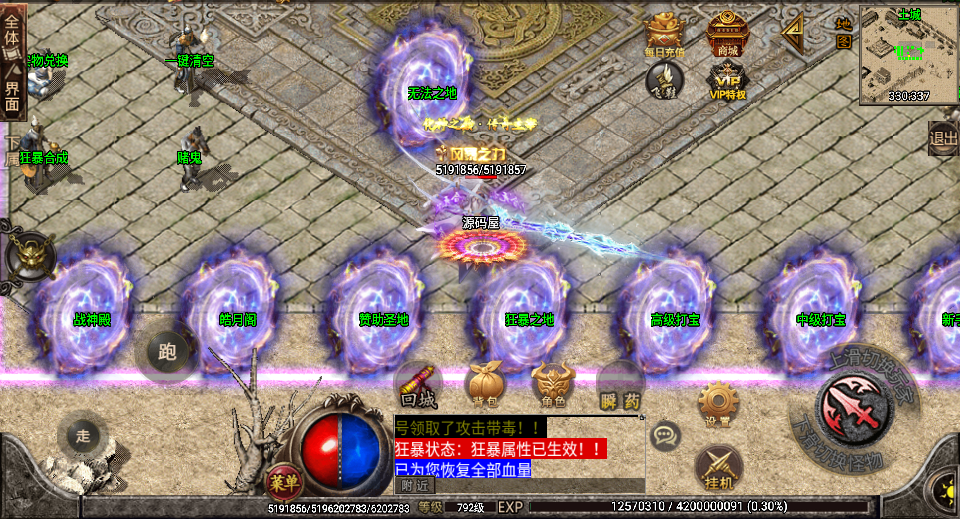Image resolution: width=960 pixels, height=519 pixels.
Task: Open the 商城 shop
Action: [x=727, y=35]
